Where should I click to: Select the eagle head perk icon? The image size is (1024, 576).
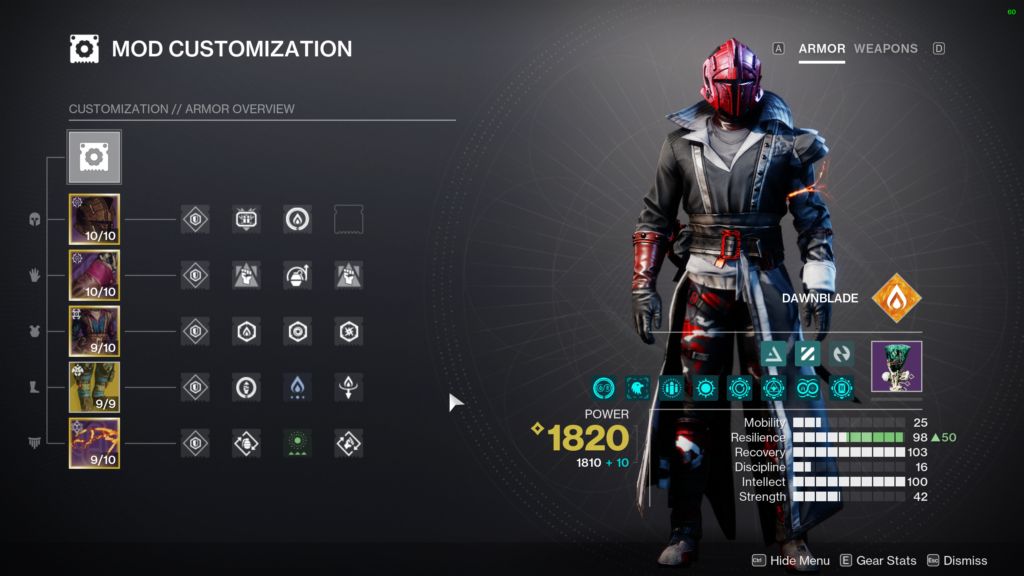[638, 388]
